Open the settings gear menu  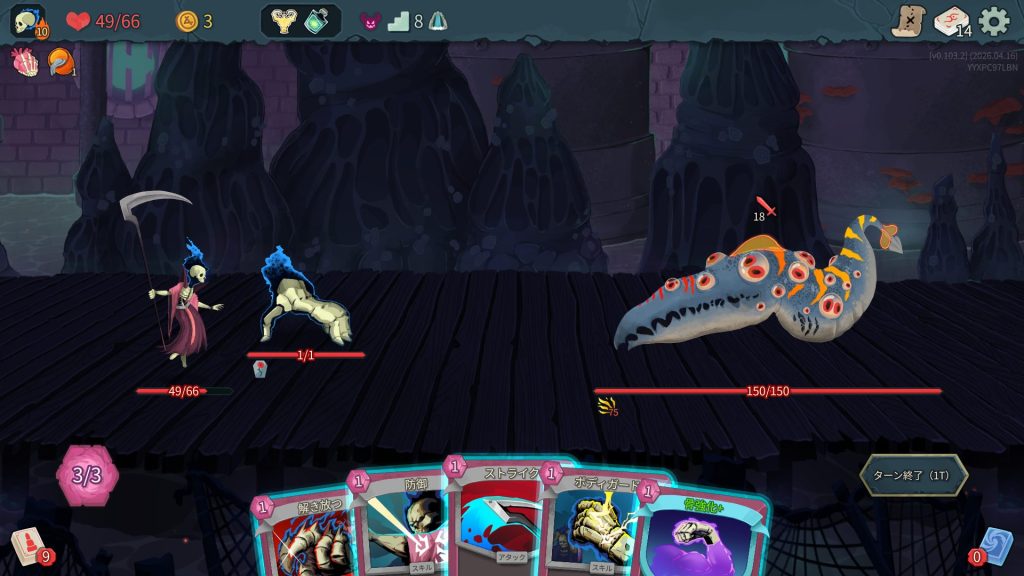(x=993, y=21)
